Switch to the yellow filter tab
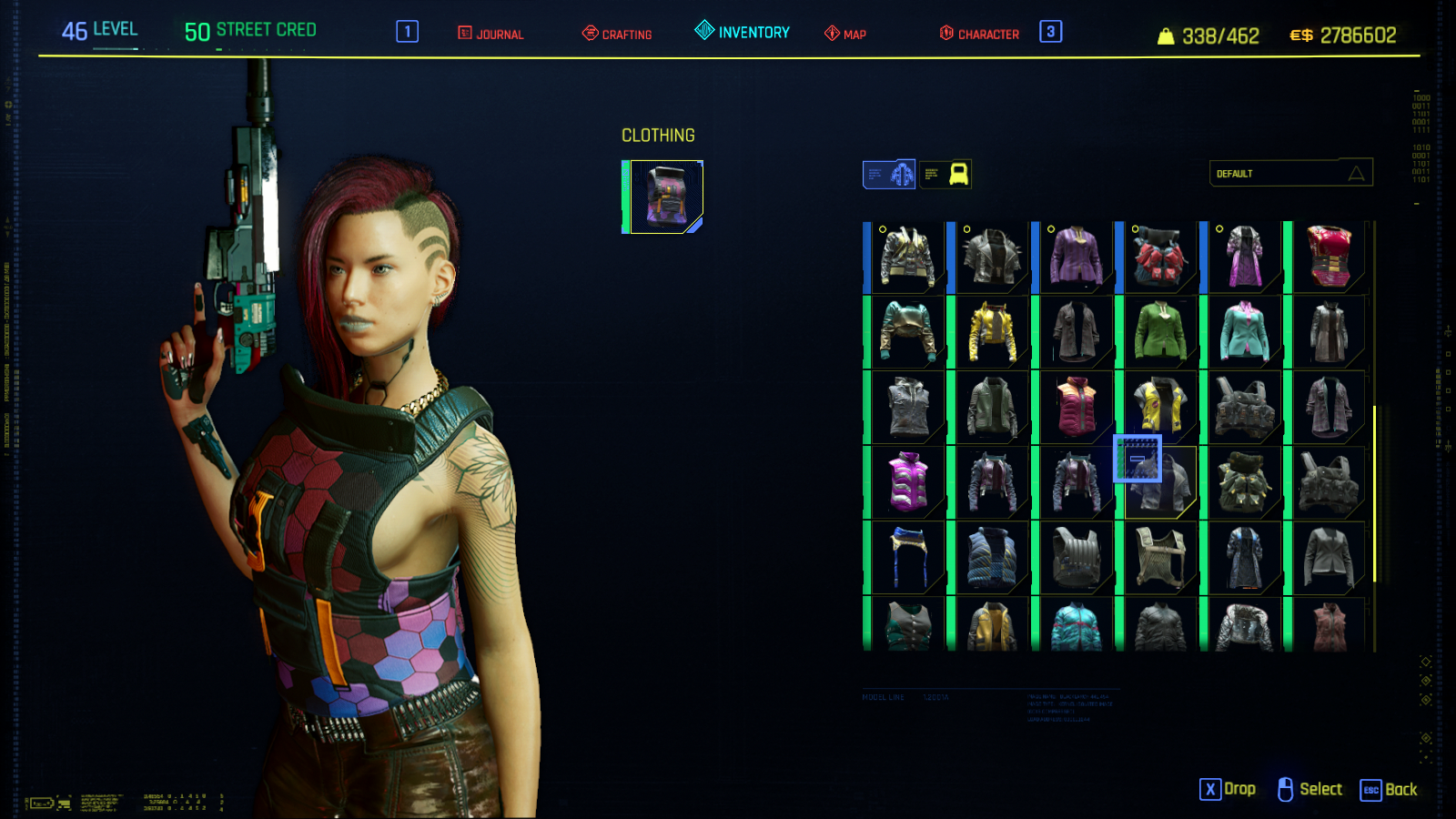Viewport: 1456px width, 819px height. click(x=945, y=174)
